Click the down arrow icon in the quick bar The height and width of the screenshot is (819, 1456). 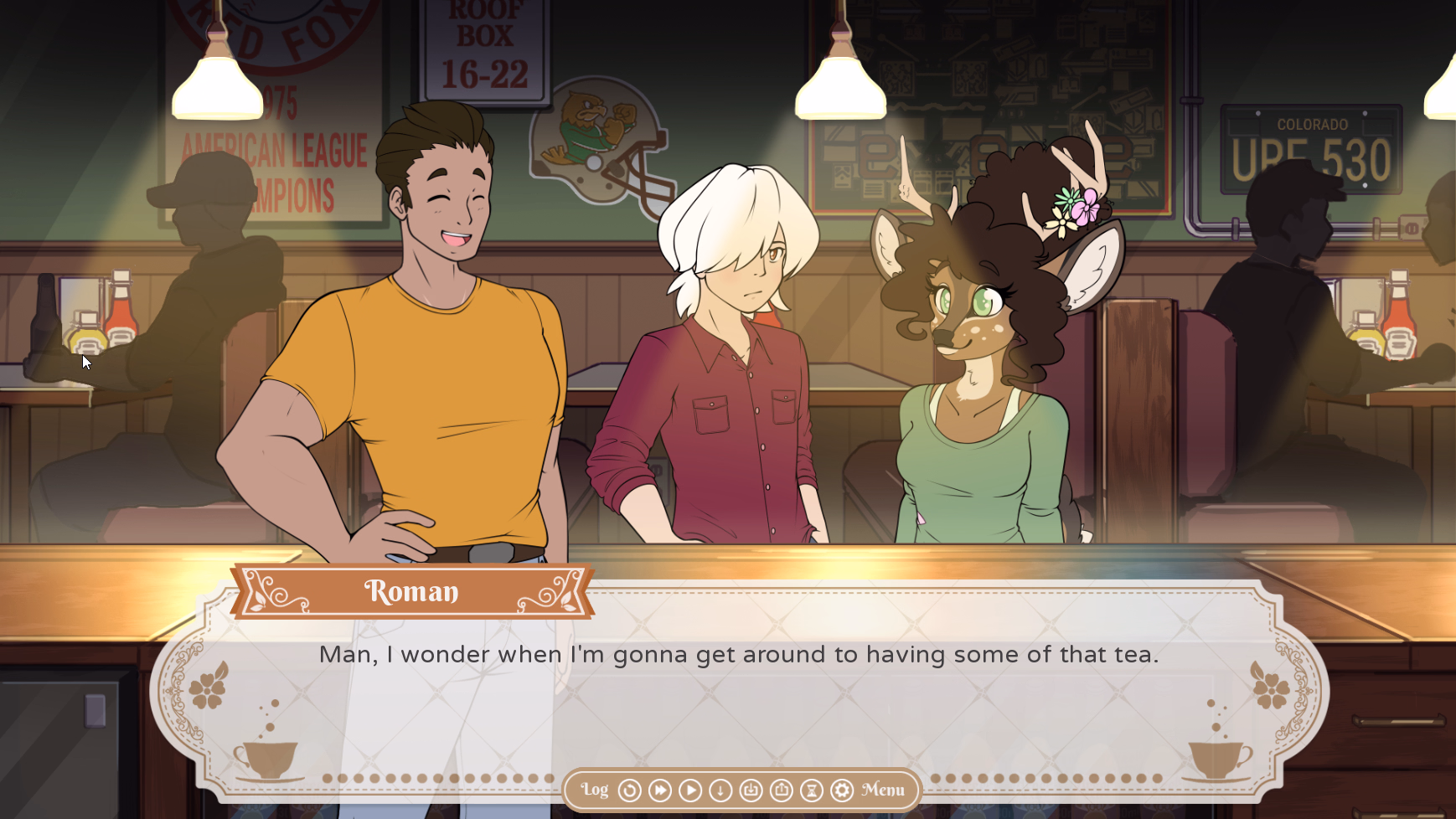pyautogui.click(x=720, y=791)
